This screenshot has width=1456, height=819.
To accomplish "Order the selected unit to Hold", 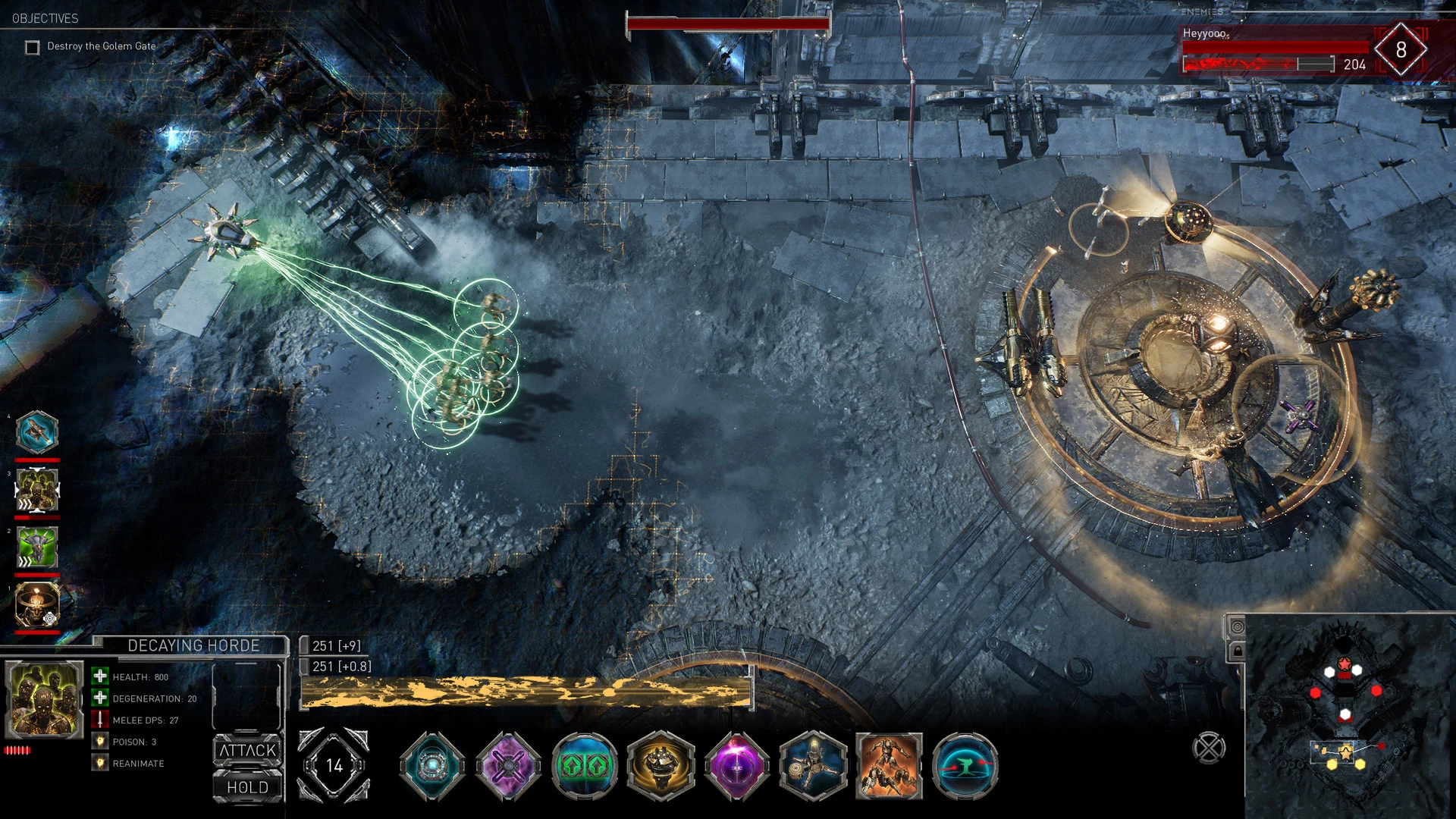I will pos(248,787).
